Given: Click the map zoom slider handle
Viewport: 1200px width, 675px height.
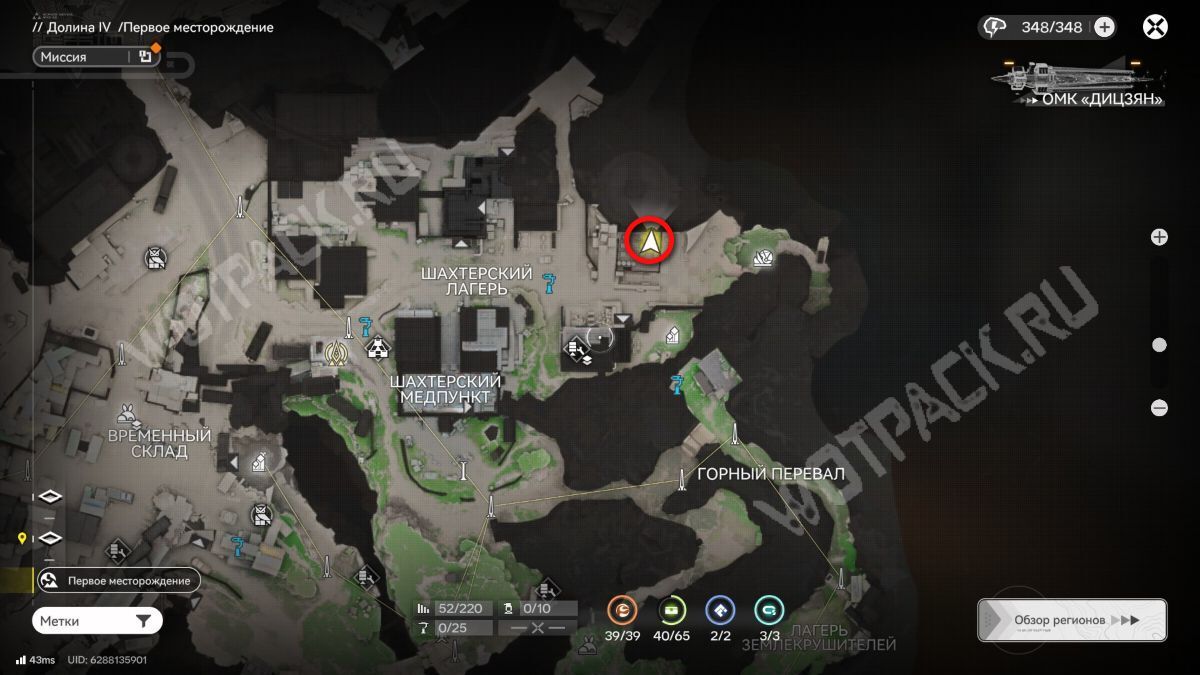Looking at the screenshot, I should point(1159,345).
